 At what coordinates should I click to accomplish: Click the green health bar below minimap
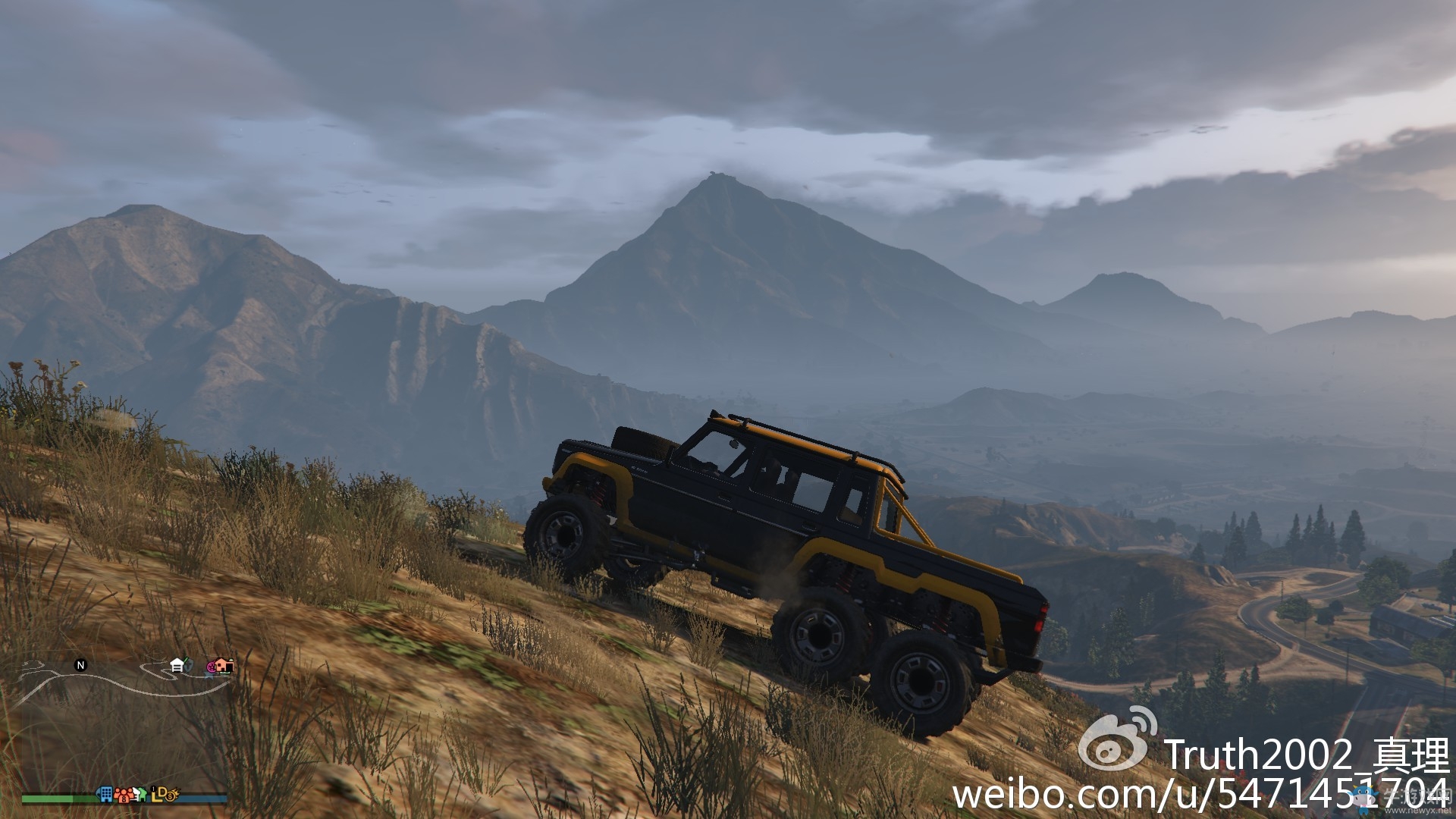51,799
